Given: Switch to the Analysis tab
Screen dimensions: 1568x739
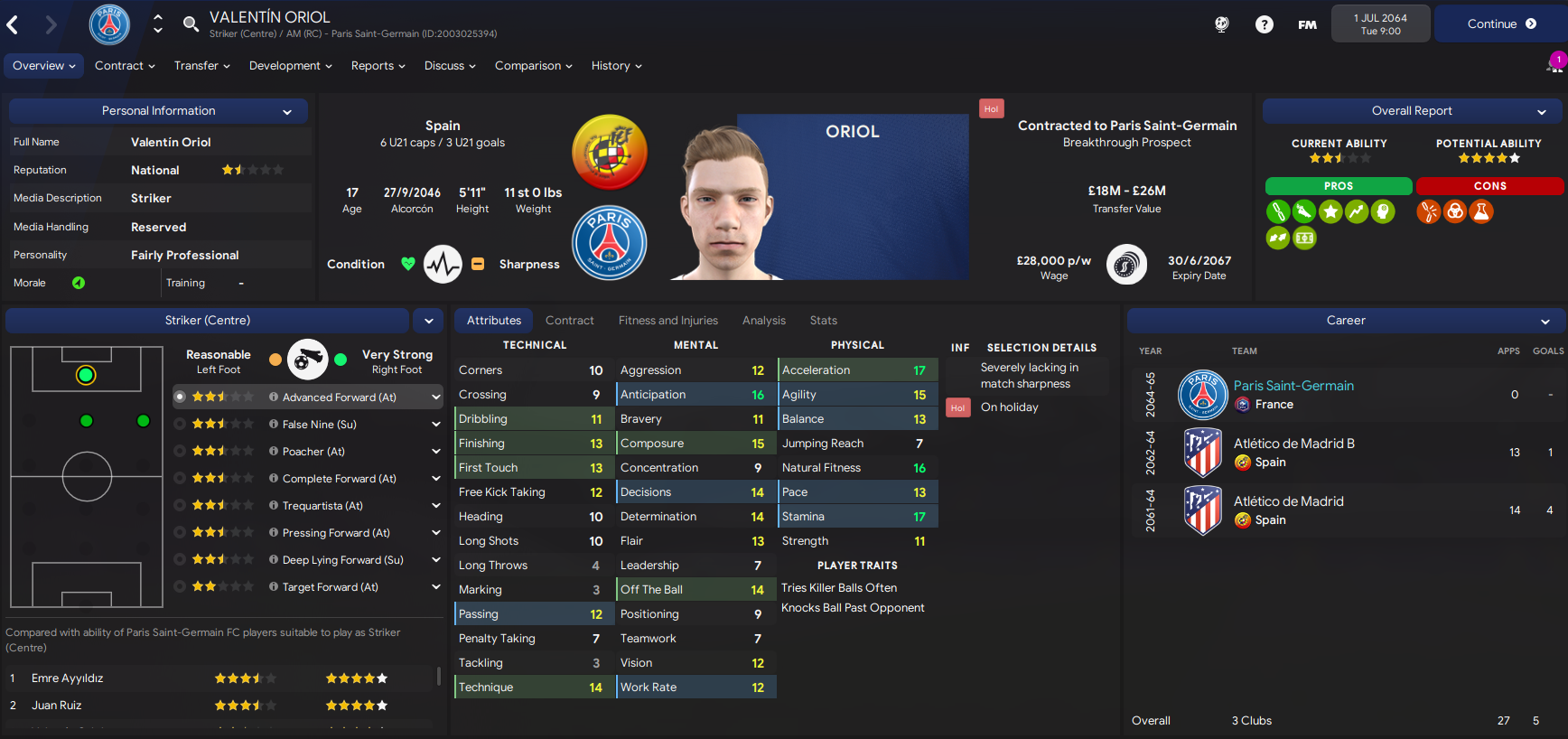Looking at the screenshot, I should click(763, 321).
